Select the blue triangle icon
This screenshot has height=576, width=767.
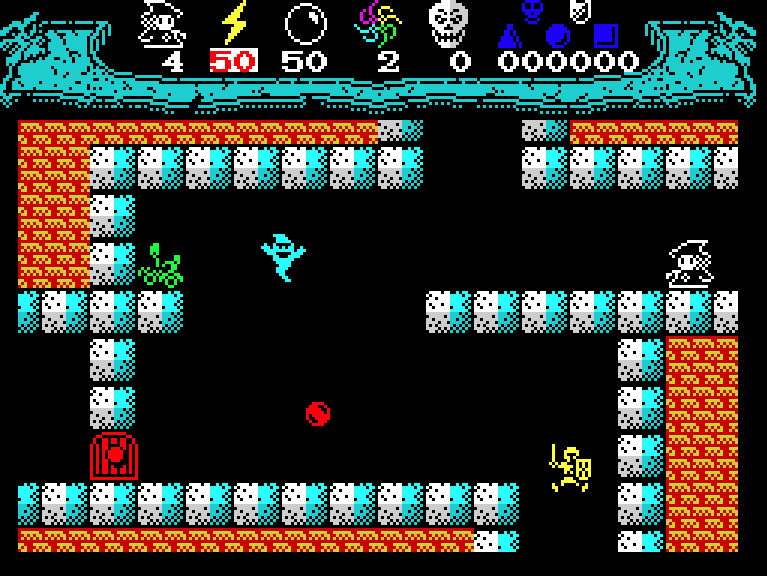coord(510,37)
